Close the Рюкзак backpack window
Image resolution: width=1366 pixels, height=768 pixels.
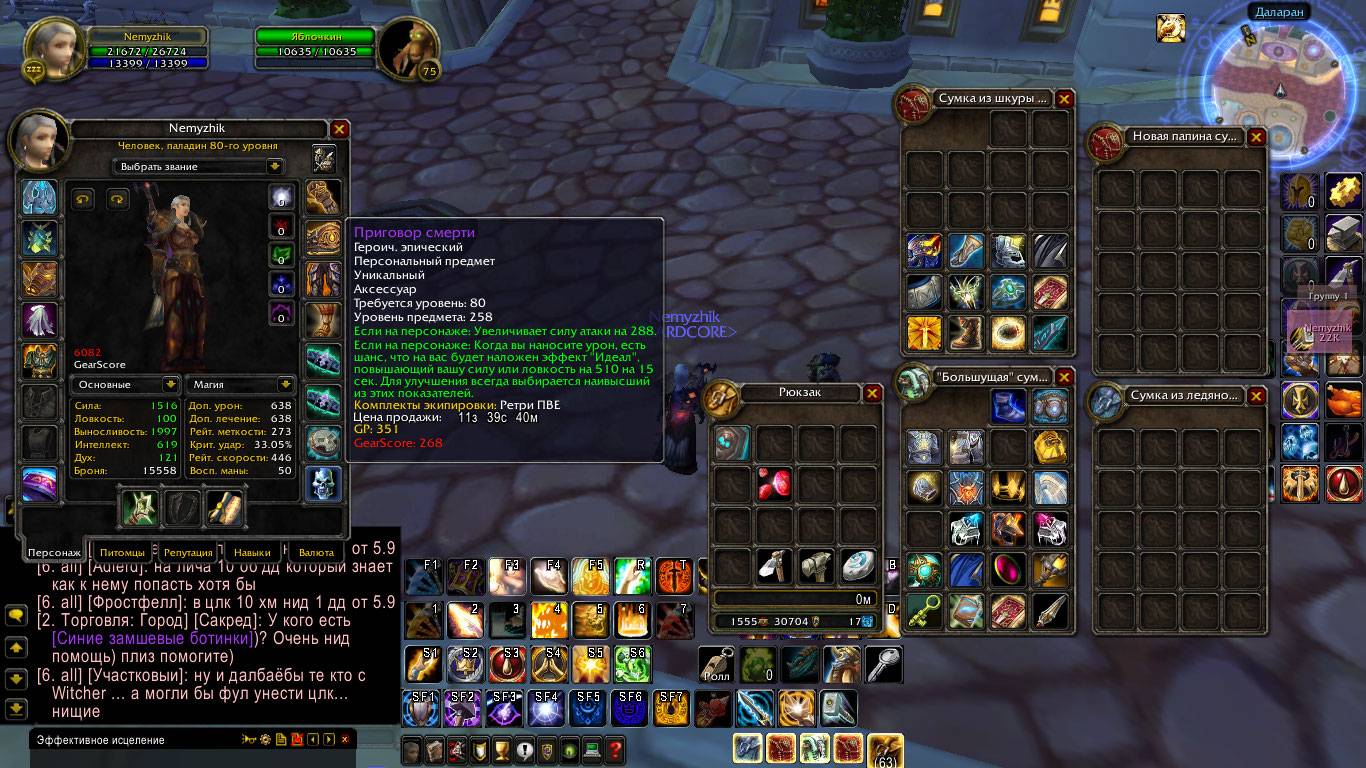click(x=872, y=393)
